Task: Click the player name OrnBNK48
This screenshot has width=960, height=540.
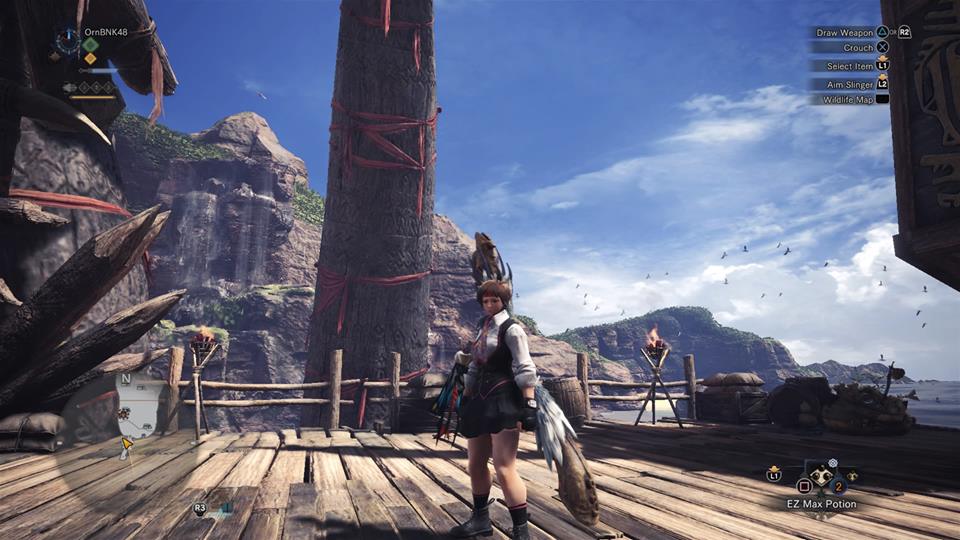Action: pos(105,31)
